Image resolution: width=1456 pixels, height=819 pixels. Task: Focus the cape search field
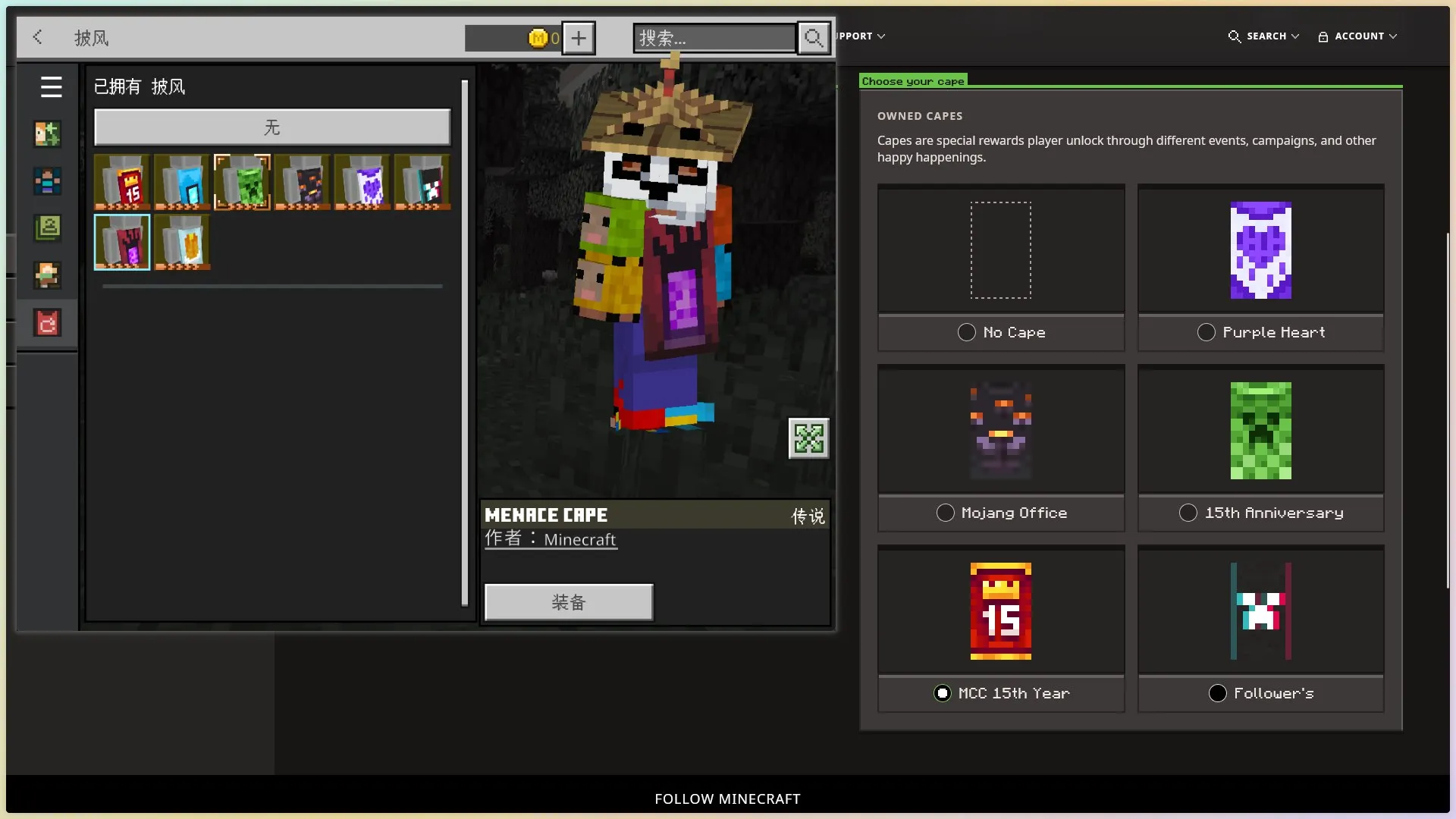point(714,38)
